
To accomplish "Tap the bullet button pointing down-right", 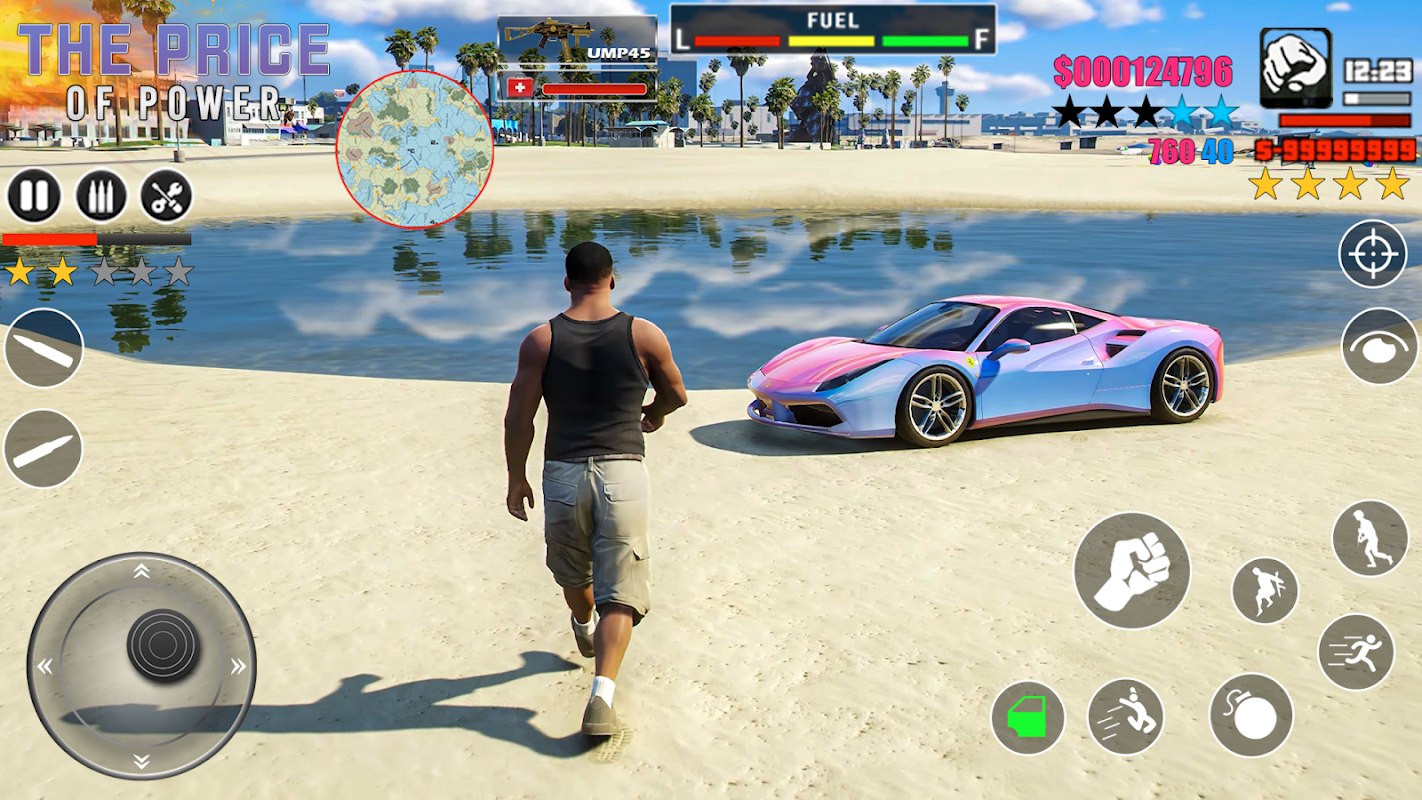I will 43,347.
